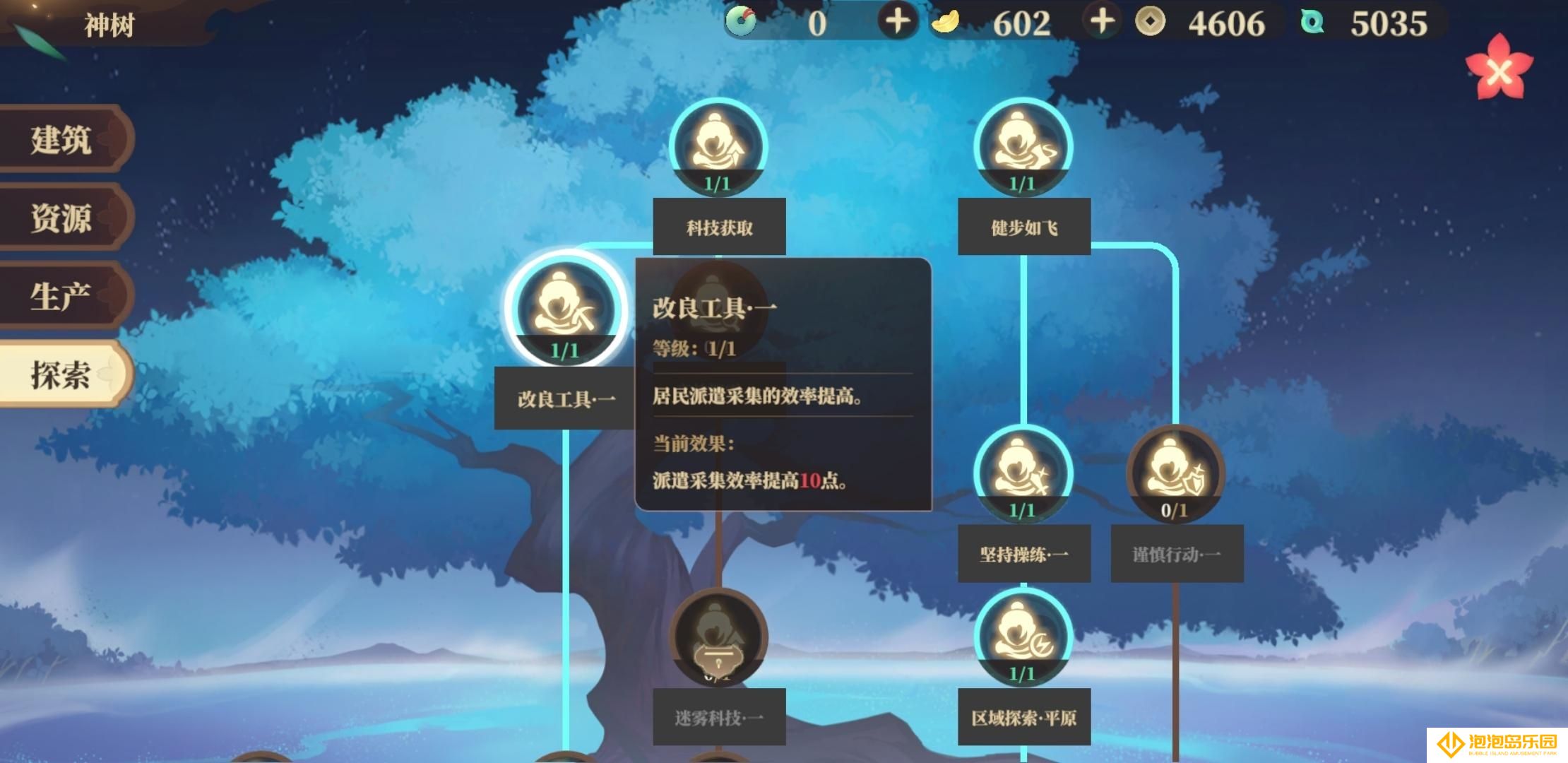1568x763 pixels.
Task: Switch to the 建筑 tab
Action: tap(60, 140)
